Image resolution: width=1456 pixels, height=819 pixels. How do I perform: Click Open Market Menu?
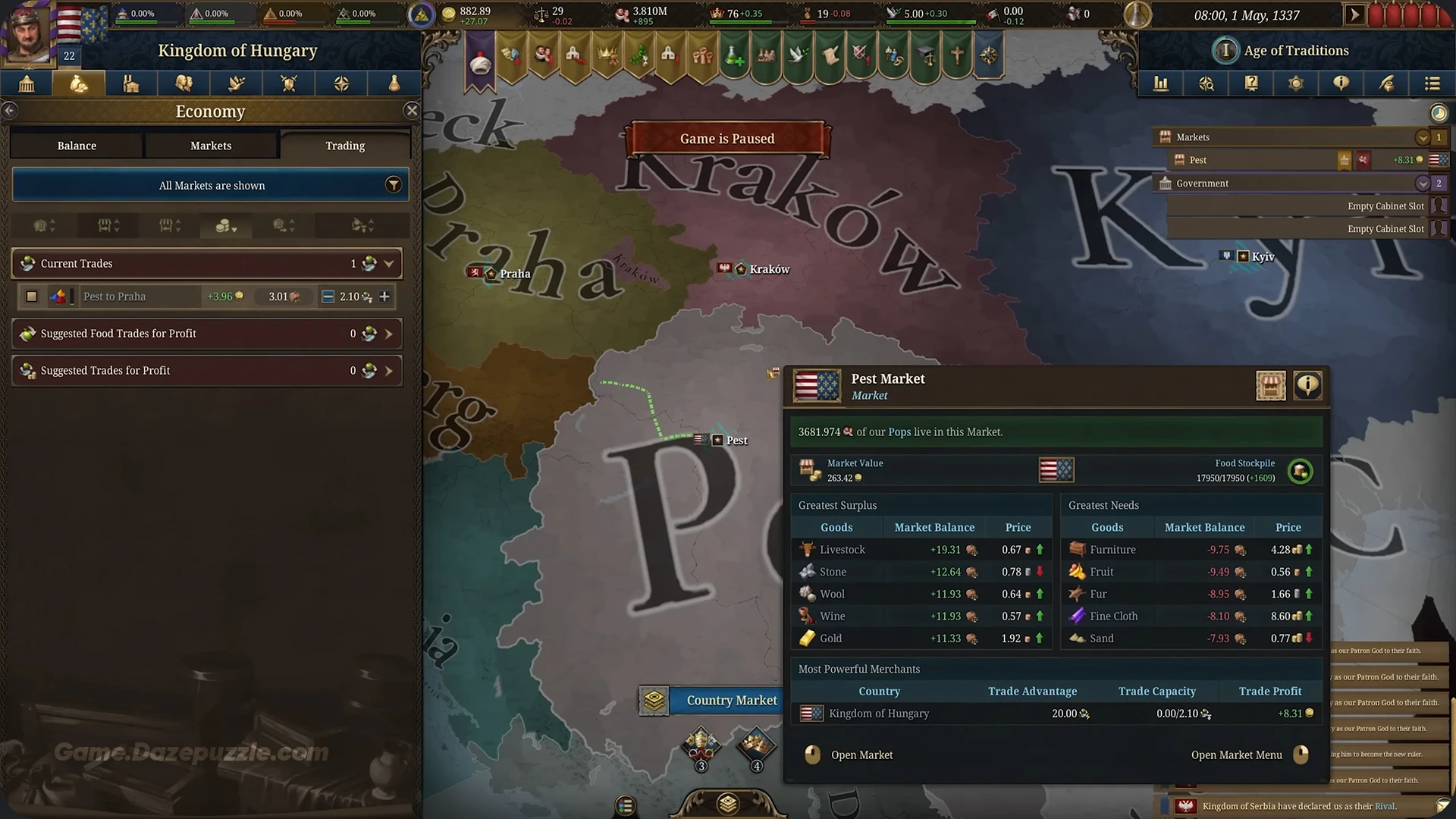coord(1237,755)
